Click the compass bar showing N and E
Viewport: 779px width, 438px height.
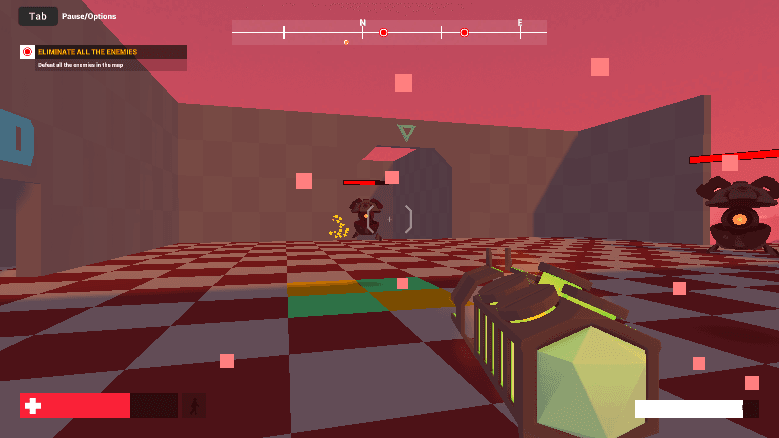click(389, 33)
